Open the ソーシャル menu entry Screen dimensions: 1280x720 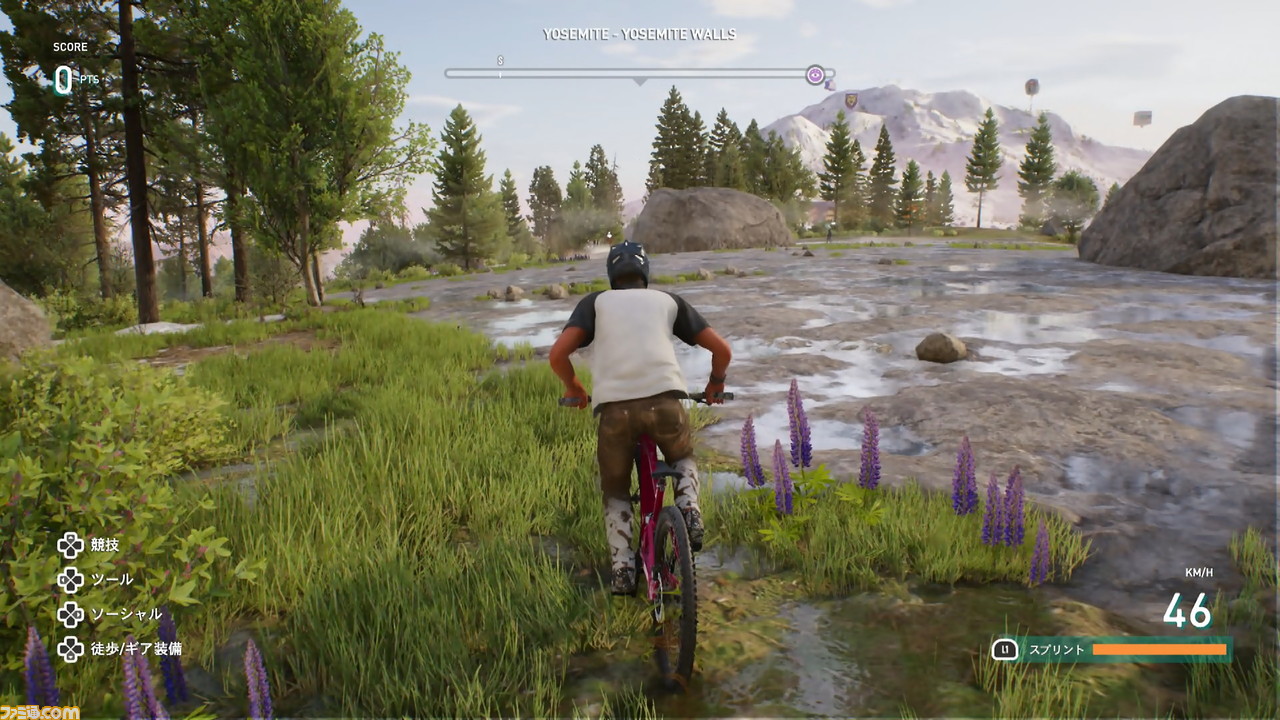point(125,614)
